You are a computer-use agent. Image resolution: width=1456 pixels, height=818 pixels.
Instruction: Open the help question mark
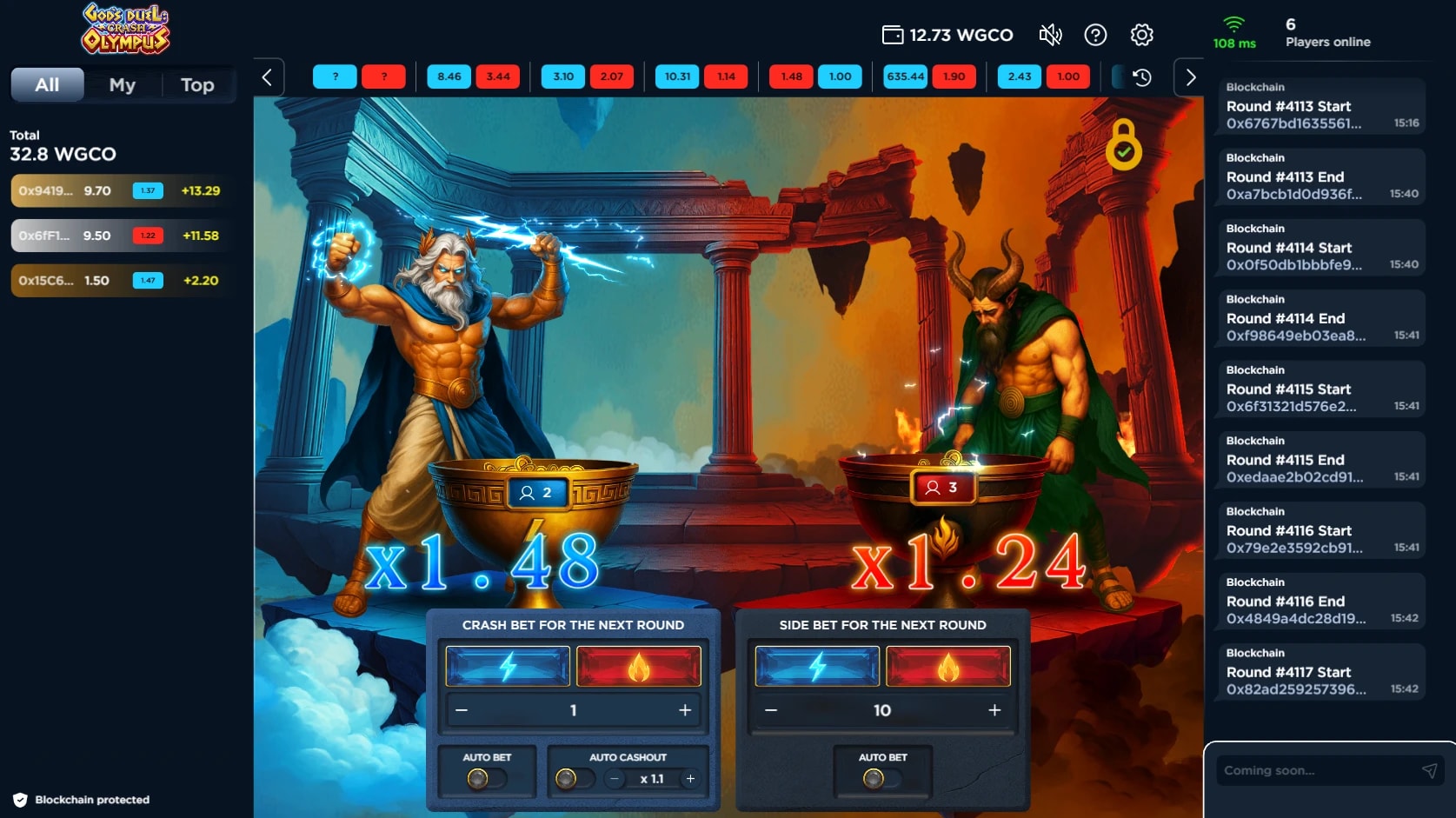click(x=1095, y=35)
